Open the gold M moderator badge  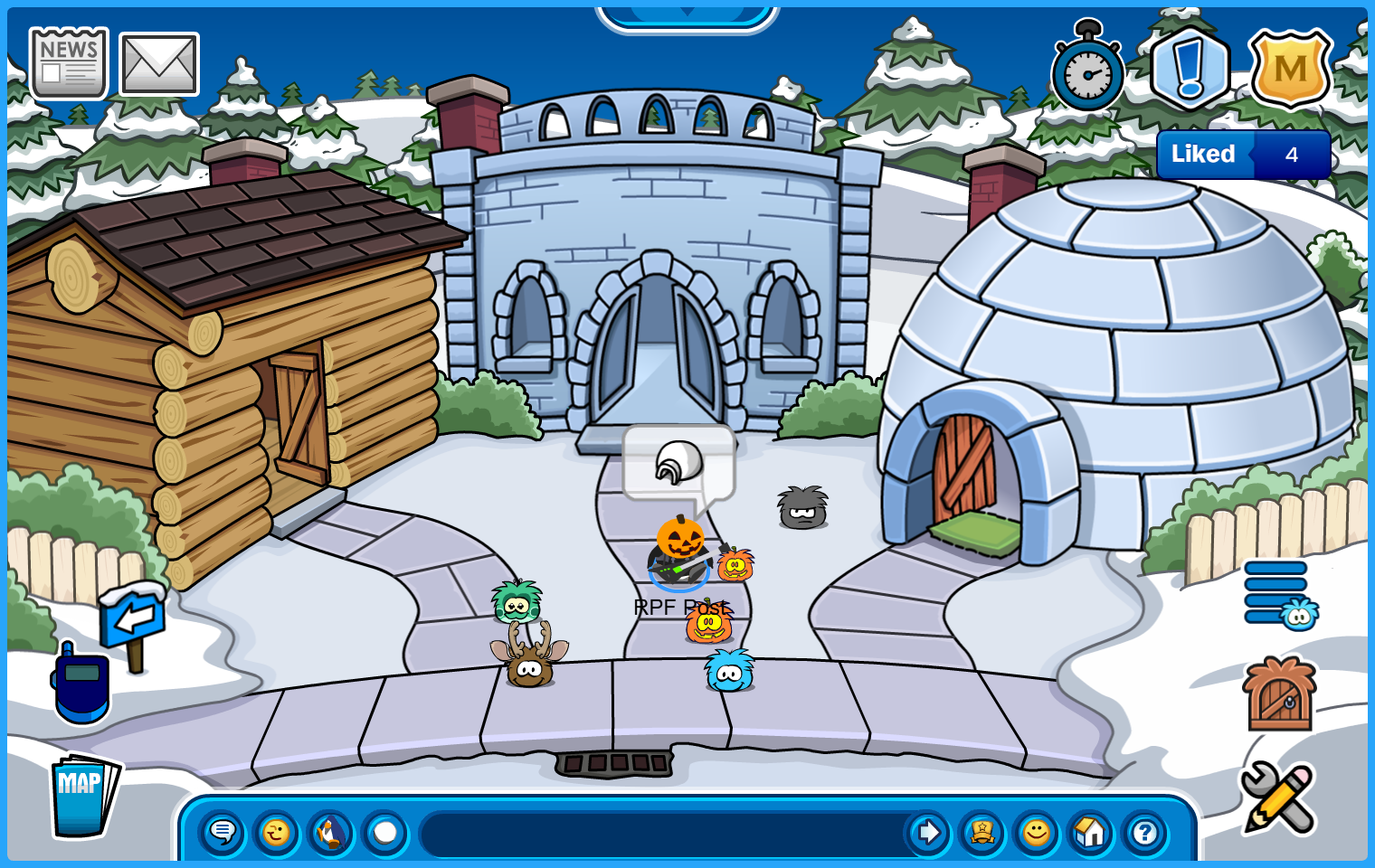(1291, 69)
